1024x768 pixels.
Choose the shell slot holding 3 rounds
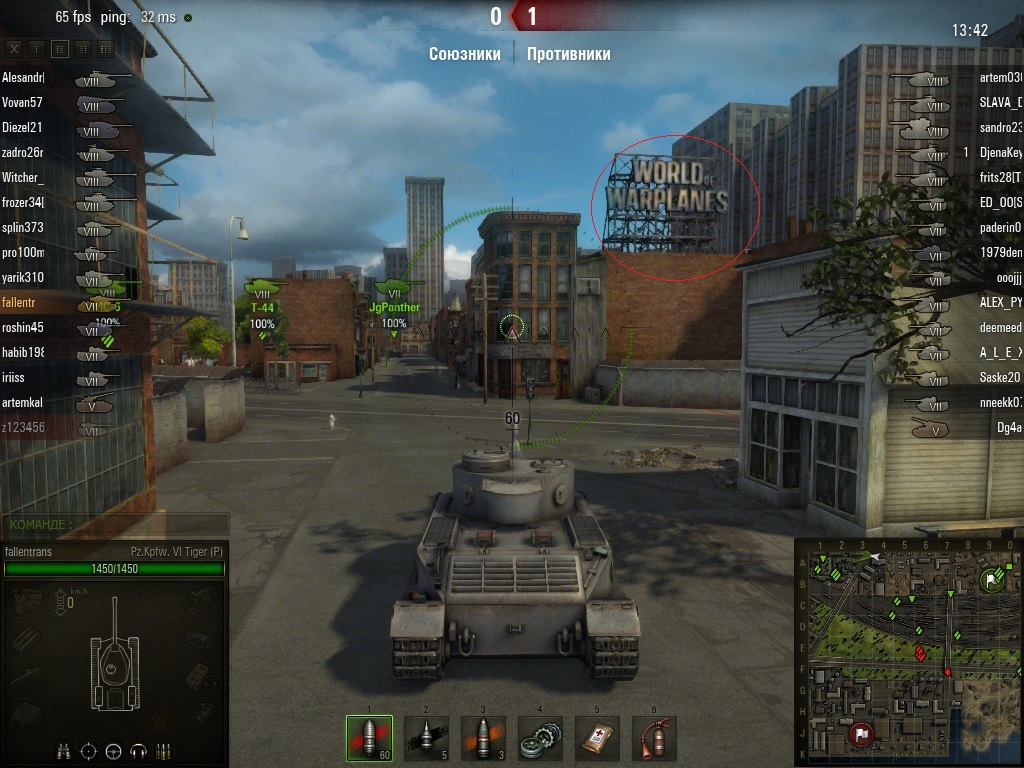[482, 738]
